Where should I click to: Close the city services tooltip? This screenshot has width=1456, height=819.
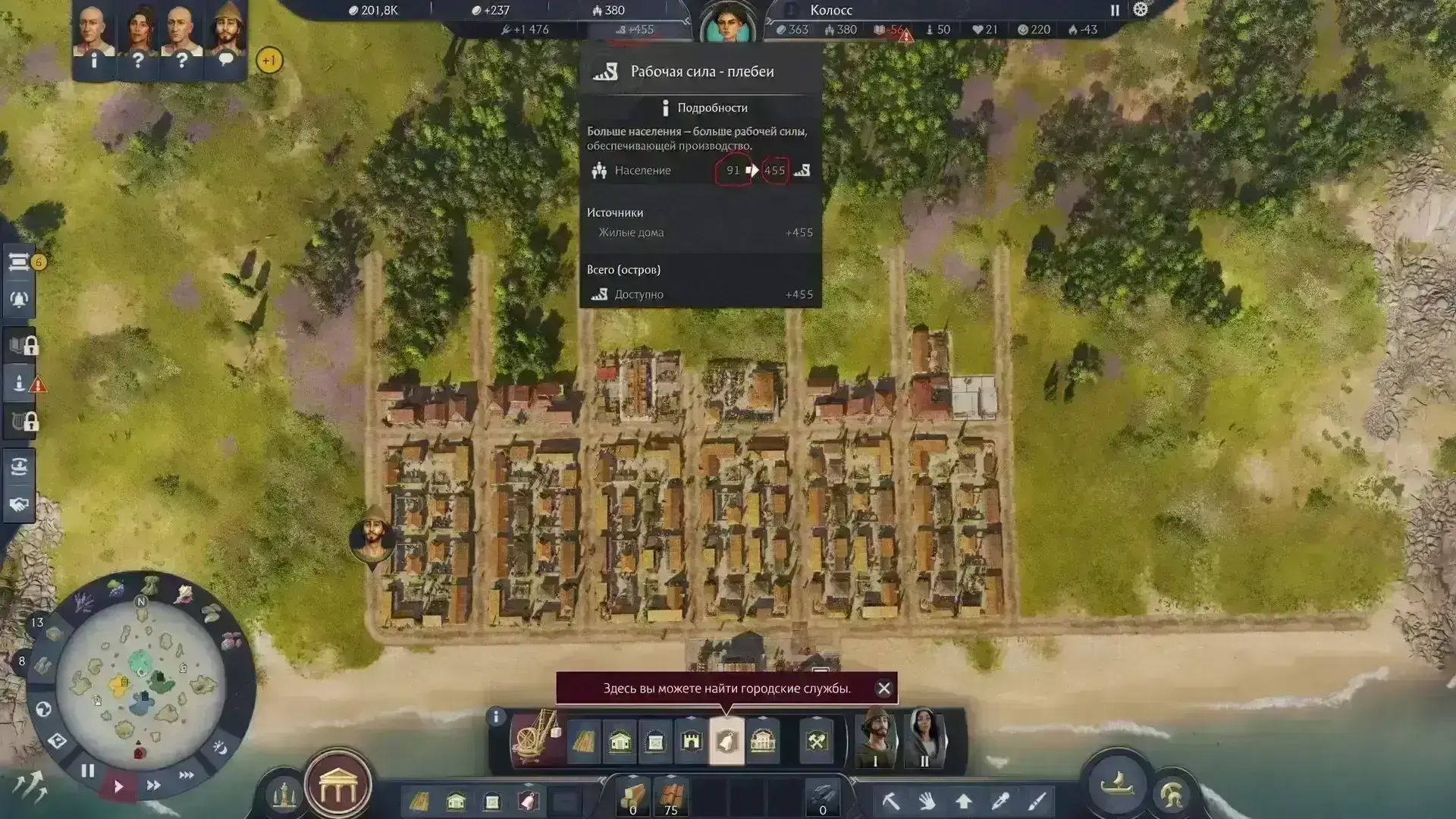[883, 689]
